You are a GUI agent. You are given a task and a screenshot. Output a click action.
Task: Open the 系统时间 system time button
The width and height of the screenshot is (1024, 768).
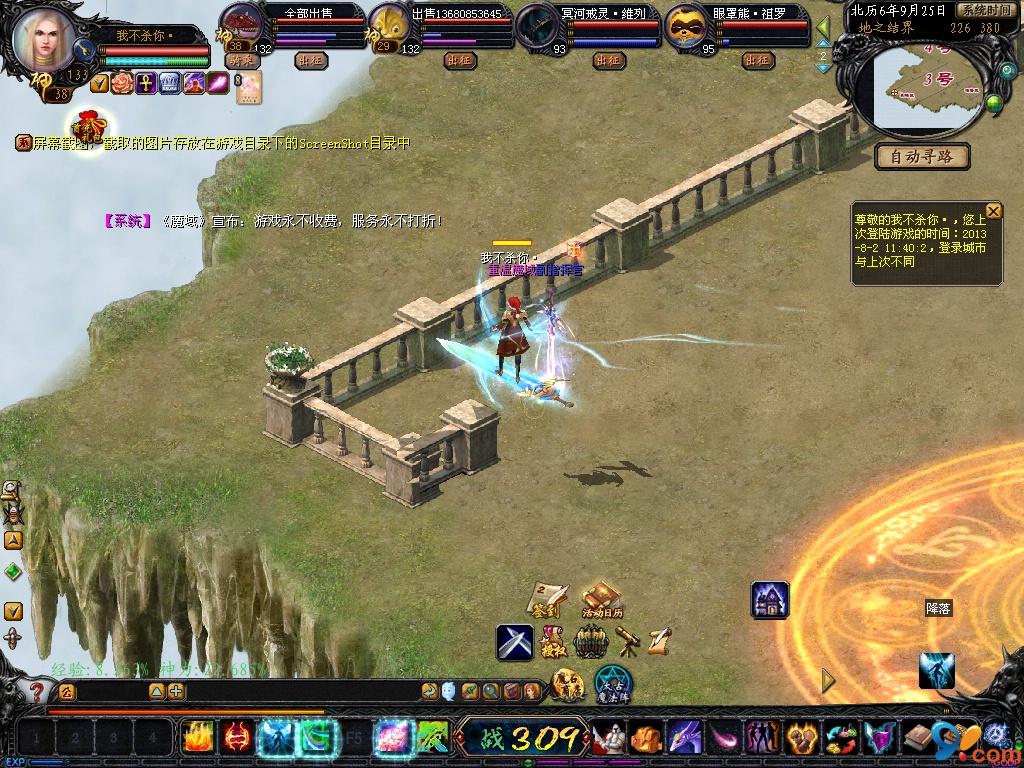[984, 10]
